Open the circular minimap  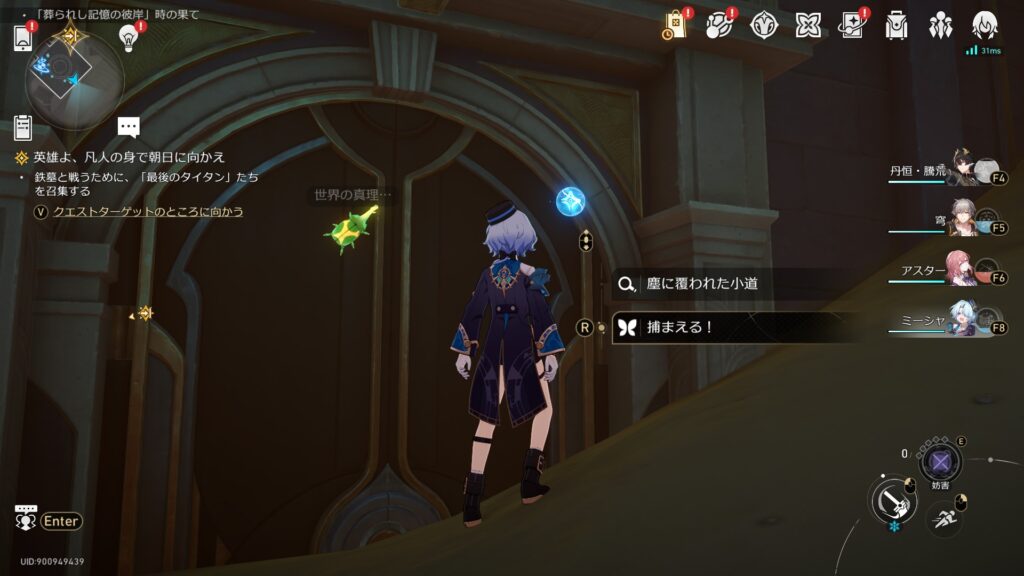[x=74, y=80]
